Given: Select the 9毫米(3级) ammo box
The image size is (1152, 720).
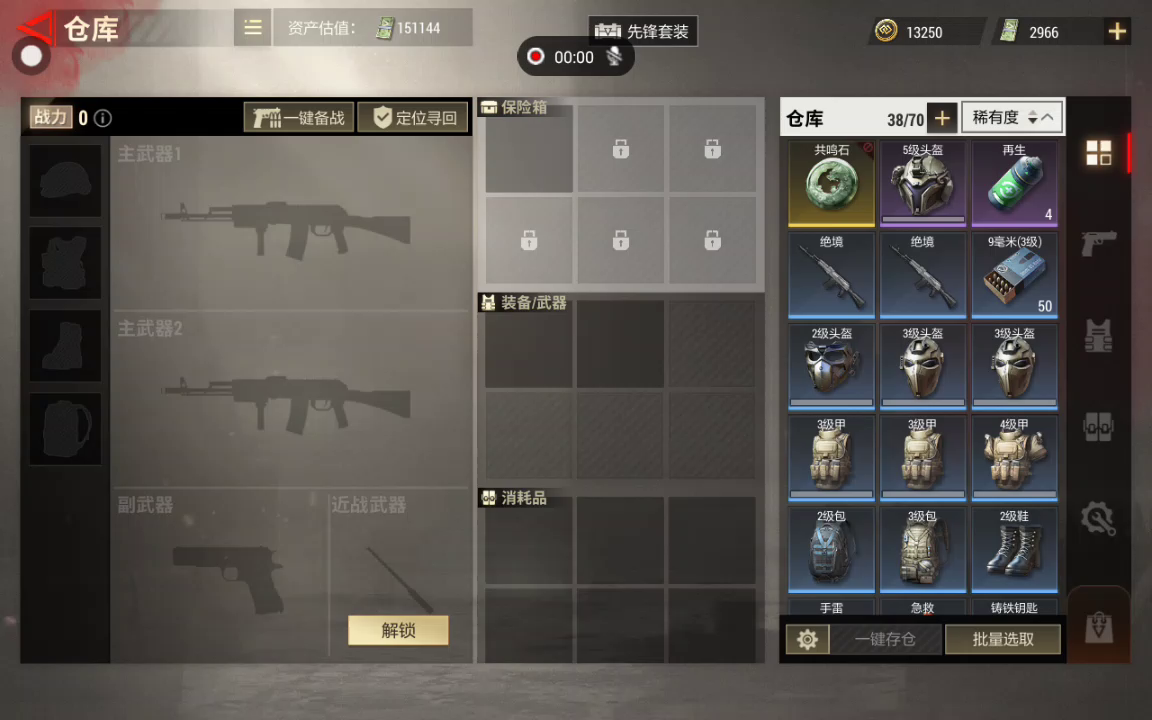Looking at the screenshot, I should point(1014,275).
